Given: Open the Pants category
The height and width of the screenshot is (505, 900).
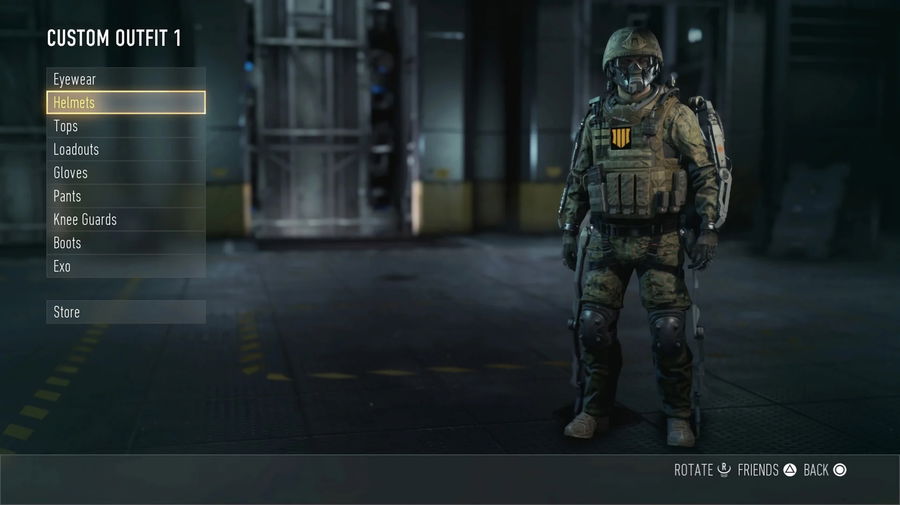Looking at the screenshot, I should point(125,196).
